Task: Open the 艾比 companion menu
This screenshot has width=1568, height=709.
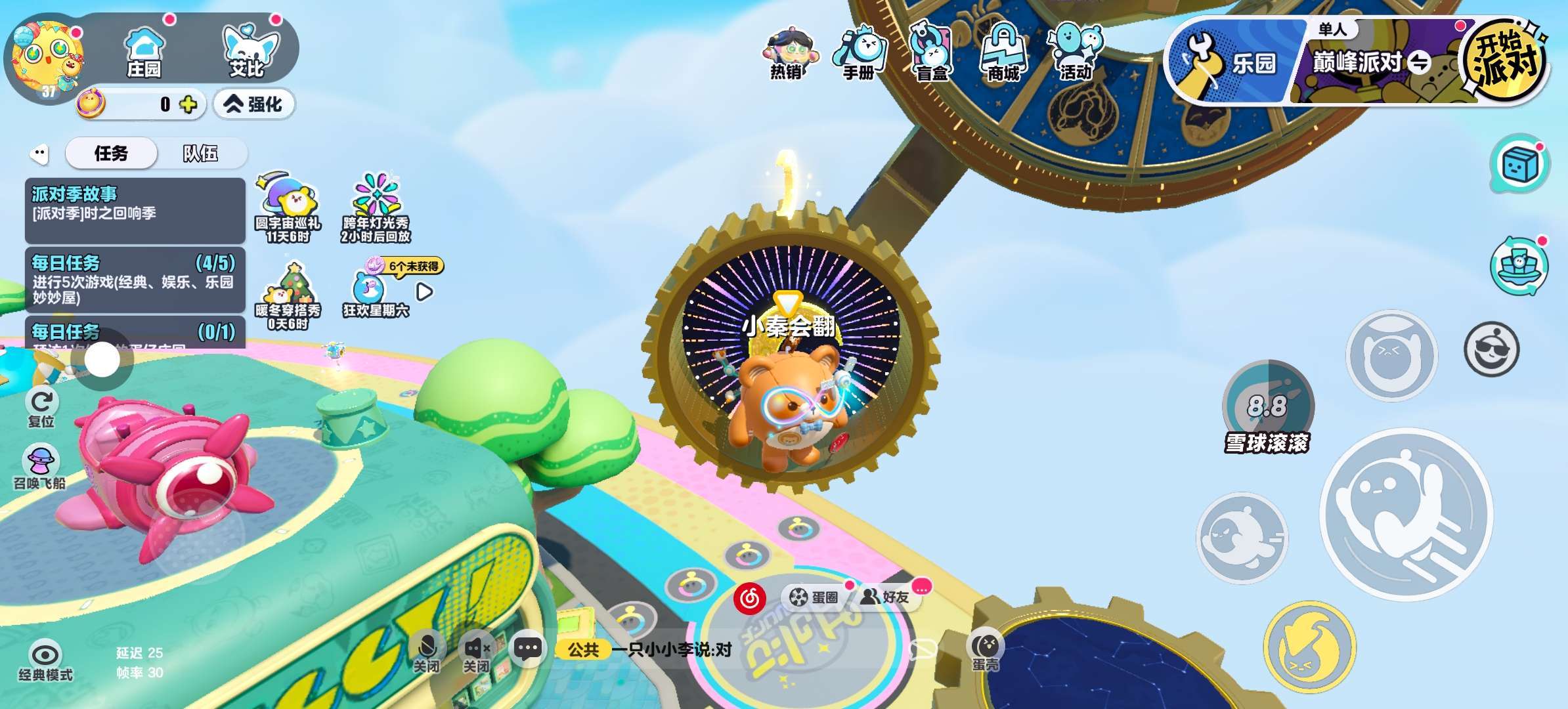Action: pos(248,51)
